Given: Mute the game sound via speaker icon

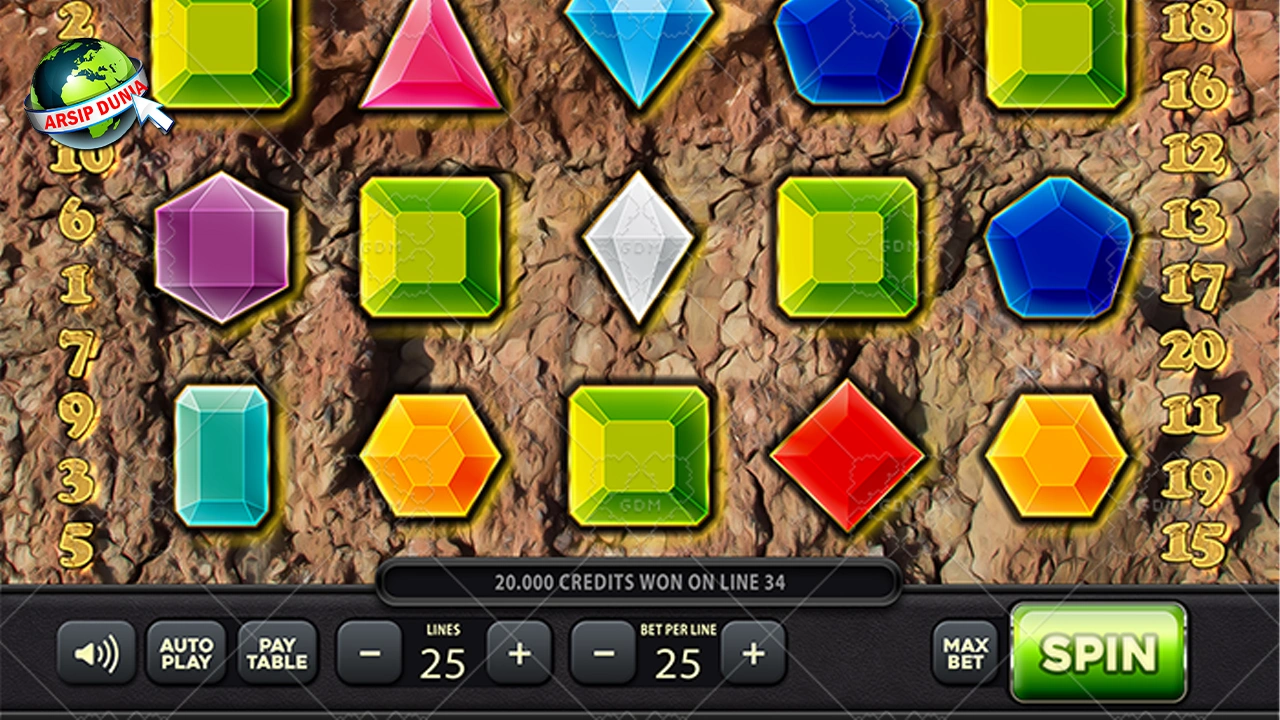Looking at the screenshot, I should pos(97,653).
